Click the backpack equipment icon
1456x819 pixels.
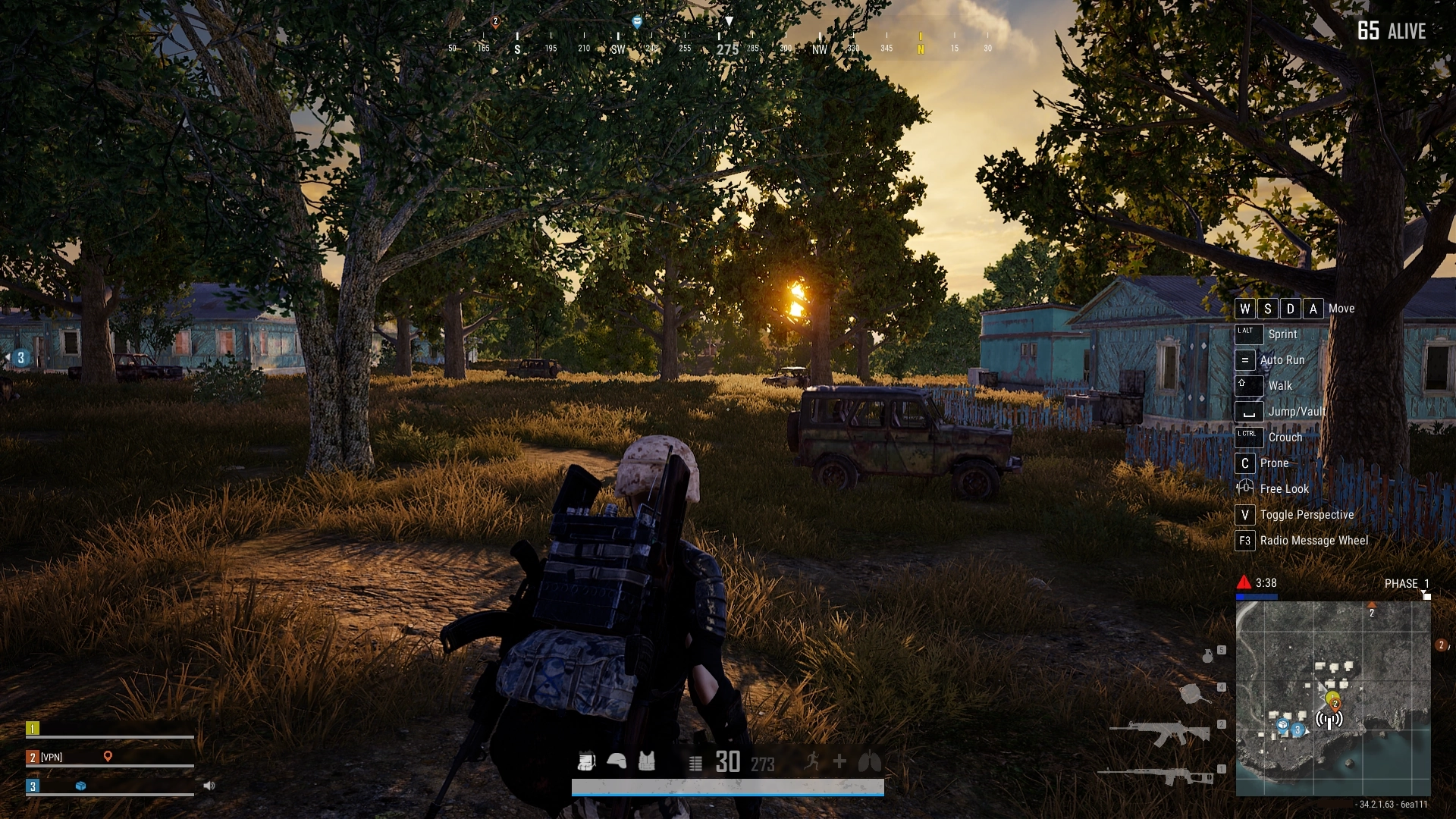coord(586,761)
